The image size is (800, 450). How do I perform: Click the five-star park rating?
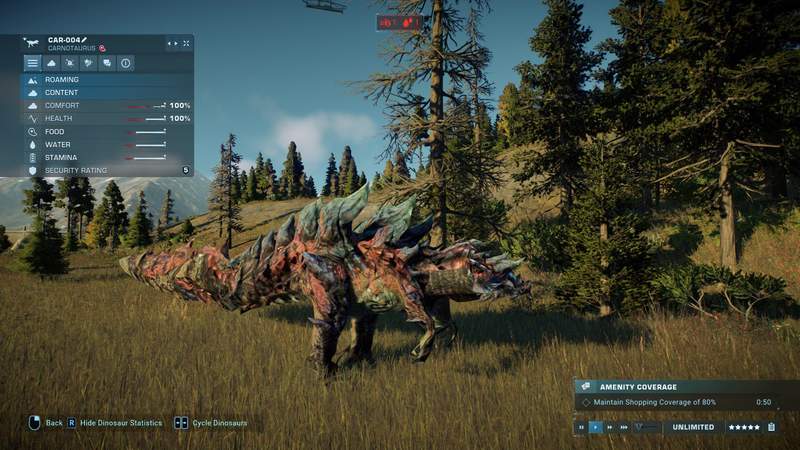pyautogui.click(x=744, y=427)
